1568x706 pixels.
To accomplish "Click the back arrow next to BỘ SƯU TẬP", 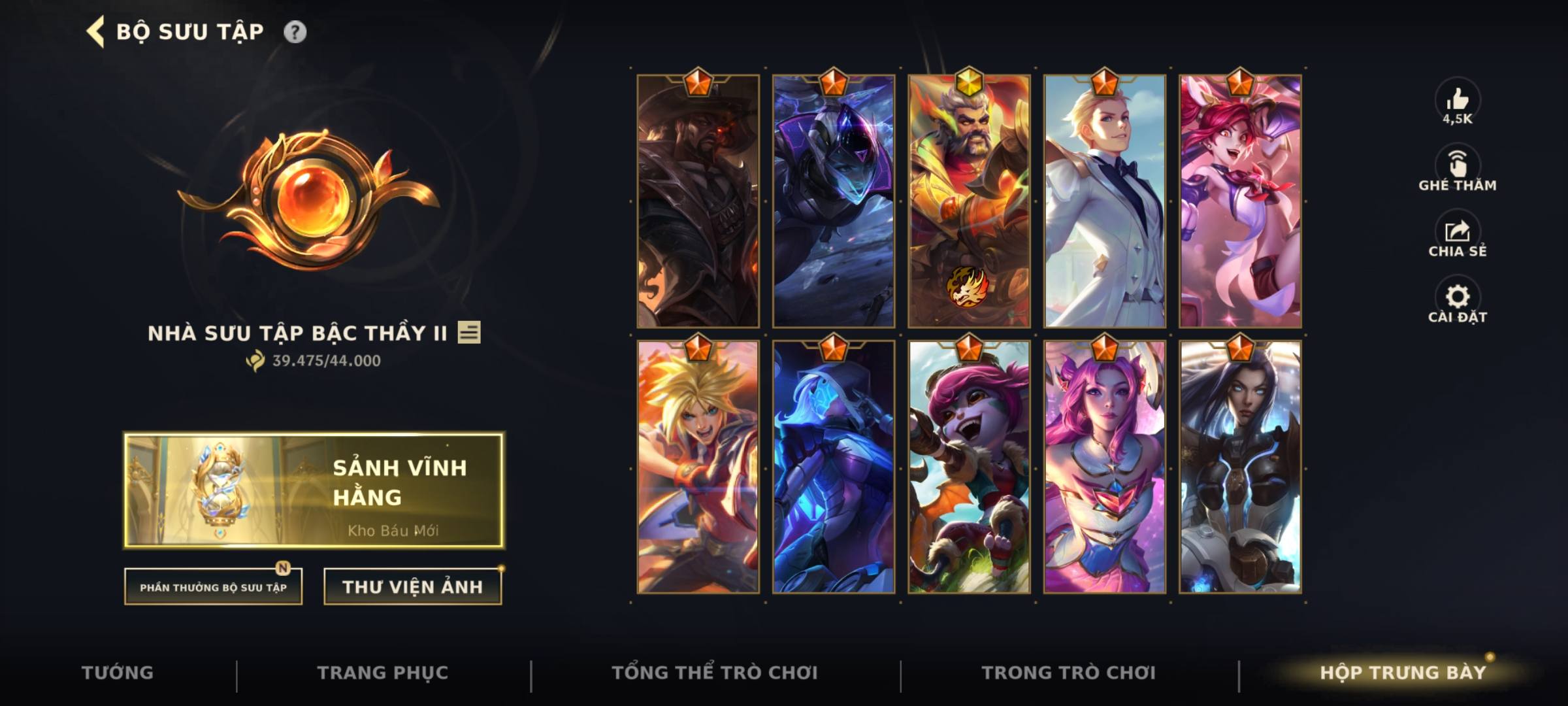I will click(x=95, y=30).
